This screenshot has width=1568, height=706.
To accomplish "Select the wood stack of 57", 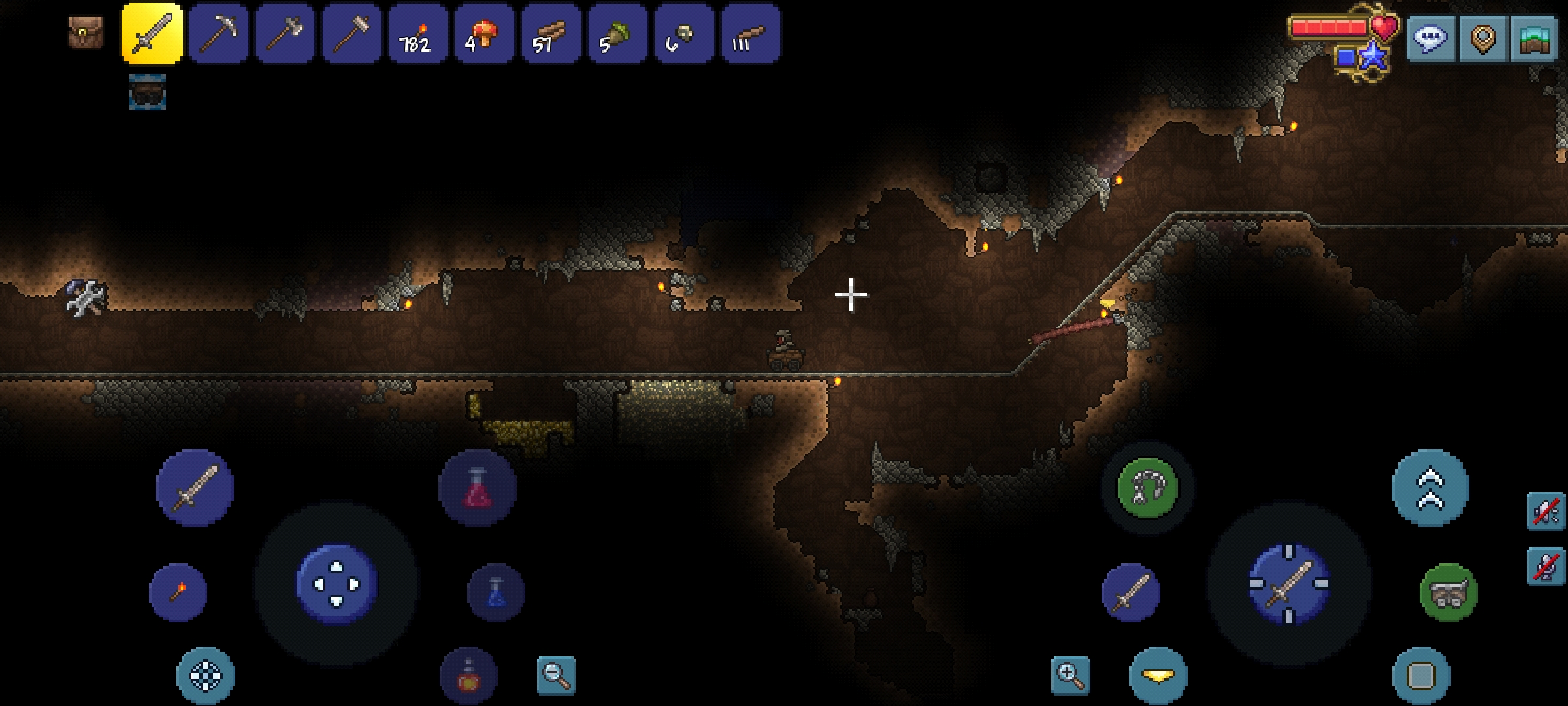I will 551,33.
